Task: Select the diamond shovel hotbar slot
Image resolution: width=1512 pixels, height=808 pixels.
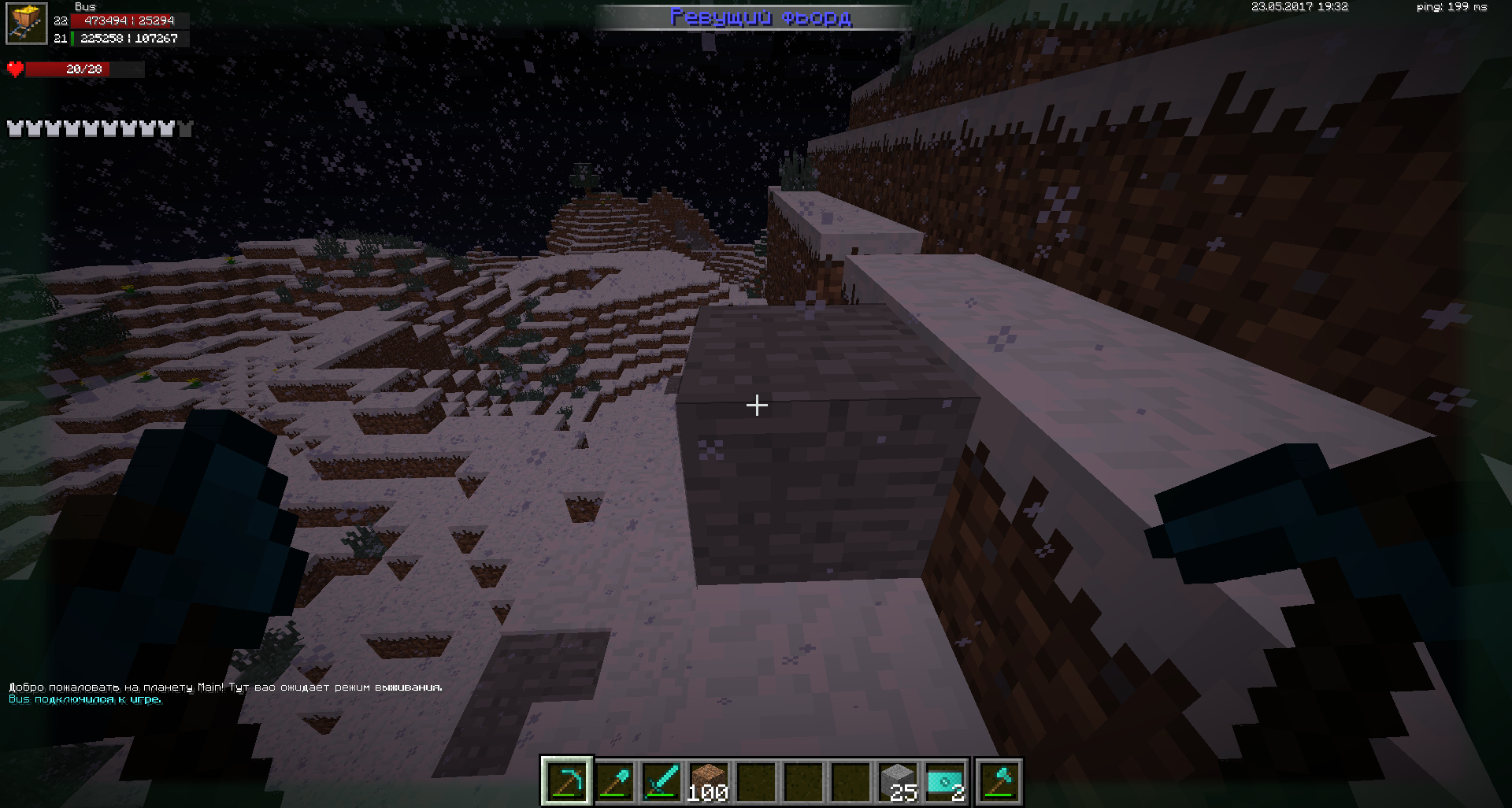Action: tap(614, 781)
